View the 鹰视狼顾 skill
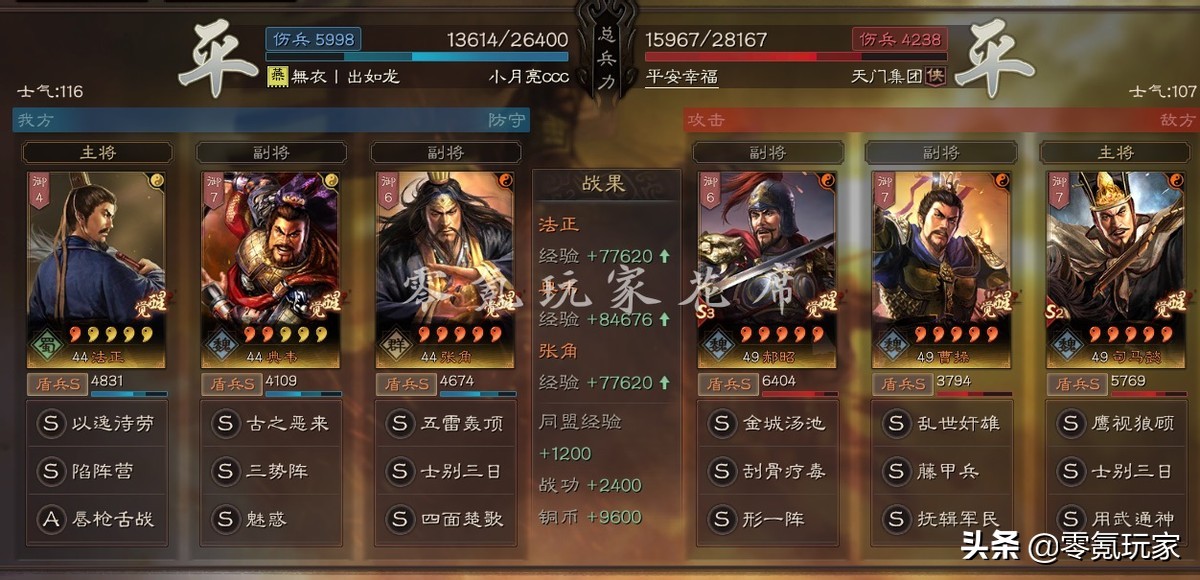The height and width of the screenshot is (580, 1200). (x=1116, y=423)
